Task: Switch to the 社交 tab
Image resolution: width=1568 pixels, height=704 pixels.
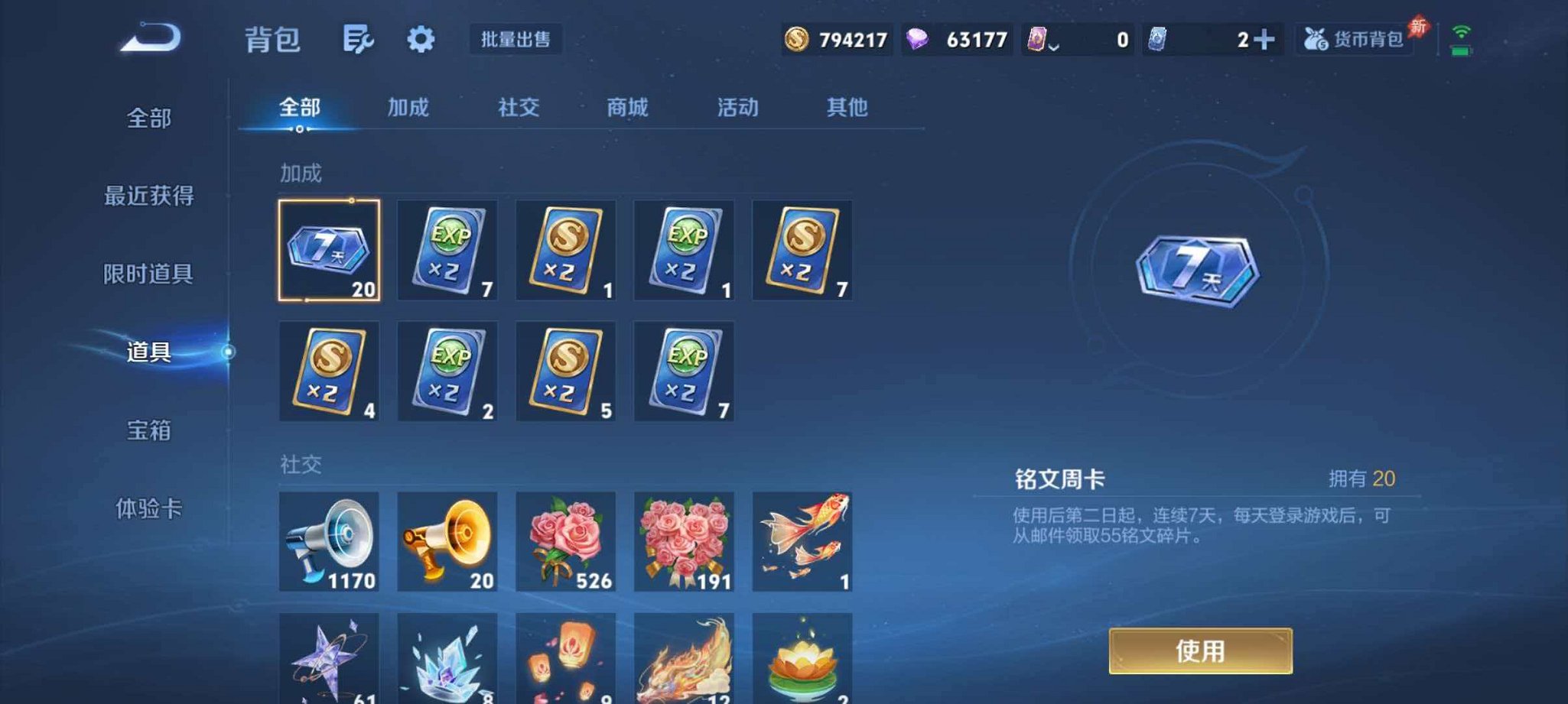Action: pos(517,108)
